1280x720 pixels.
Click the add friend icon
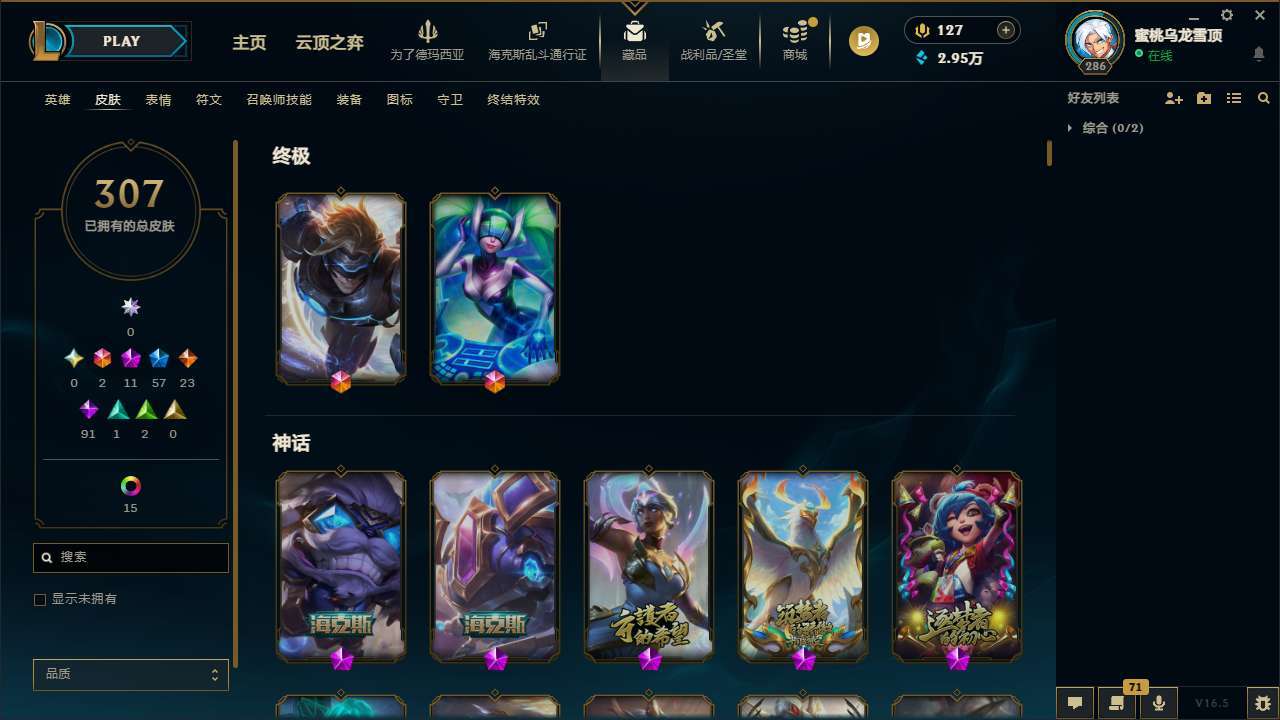click(x=1173, y=98)
